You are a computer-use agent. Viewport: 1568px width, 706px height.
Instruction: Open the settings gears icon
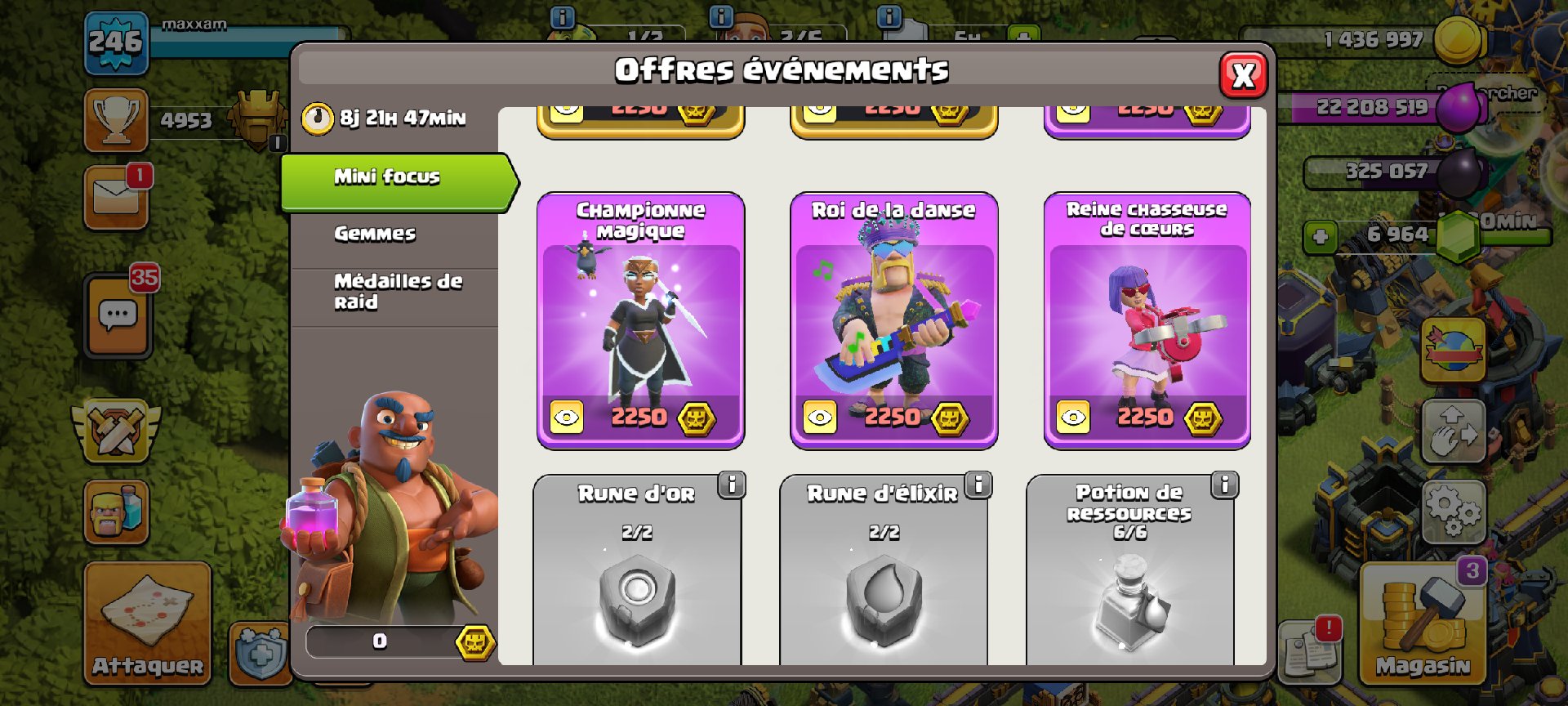coord(1453,512)
